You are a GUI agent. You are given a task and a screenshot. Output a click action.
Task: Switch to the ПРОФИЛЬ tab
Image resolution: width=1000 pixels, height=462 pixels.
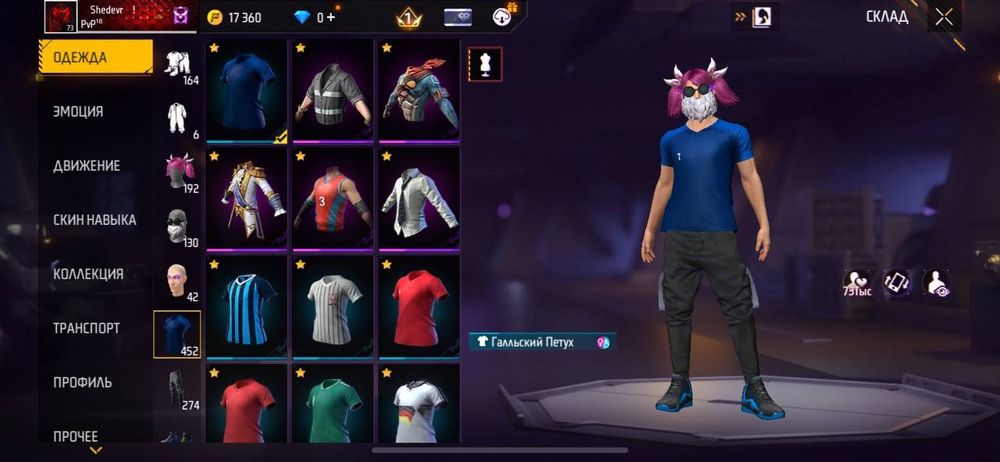coord(82,382)
